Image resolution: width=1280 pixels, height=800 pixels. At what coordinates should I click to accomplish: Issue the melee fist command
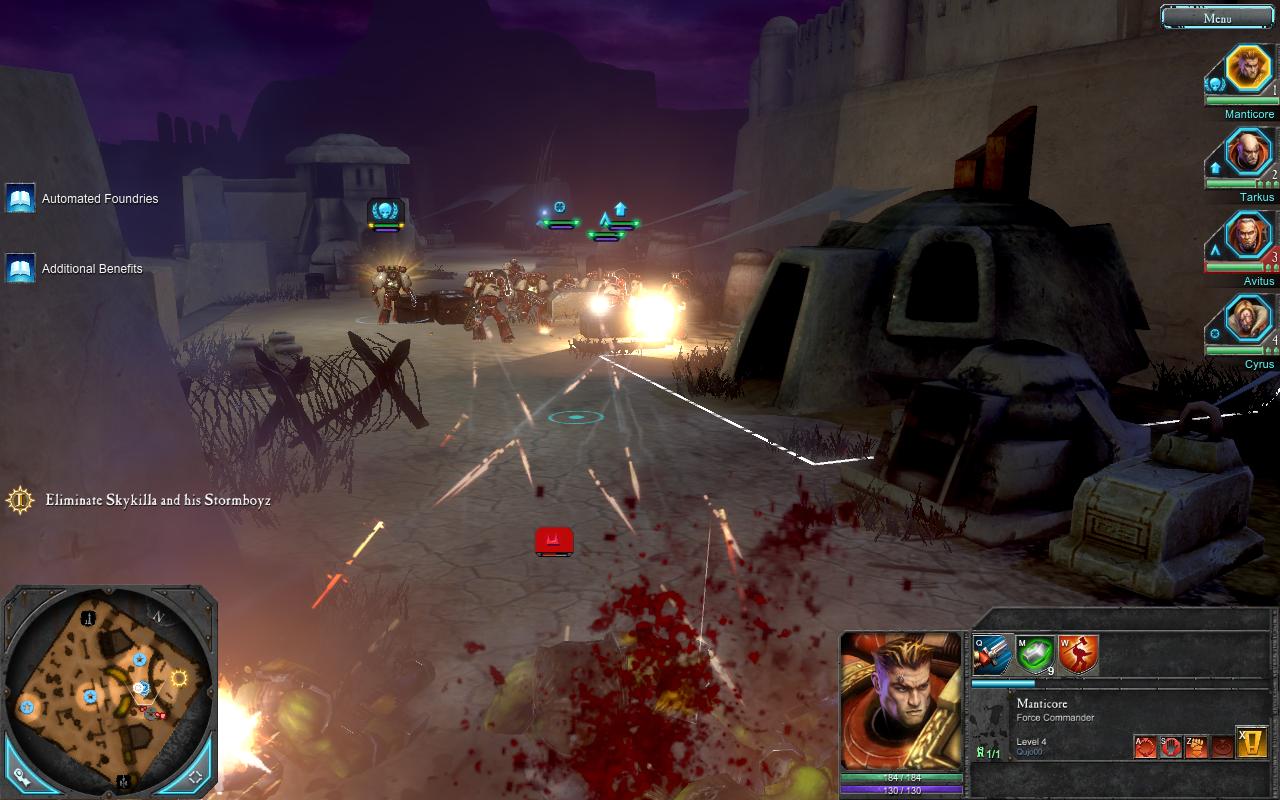pos(1197,746)
